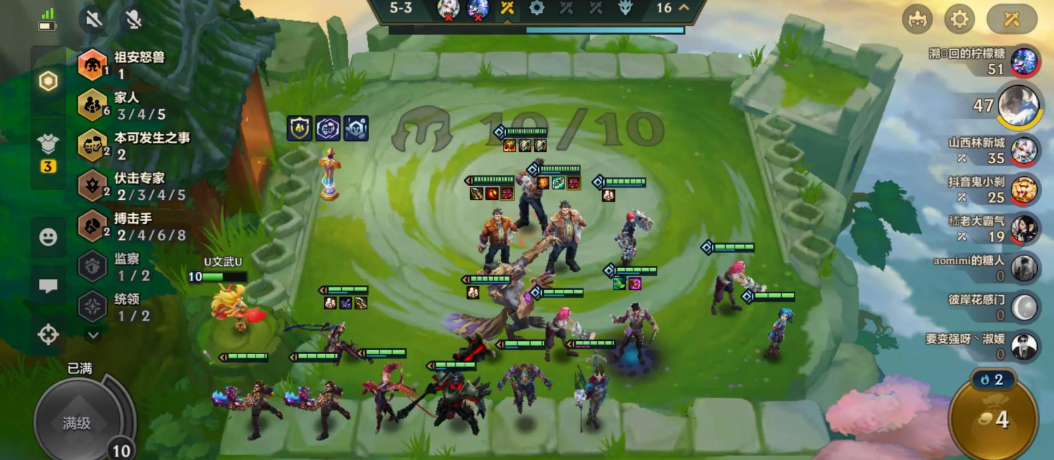Viewport: 1054px width, 460px height.
Task: Toggle the microphone mute icon
Action: click(x=133, y=18)
